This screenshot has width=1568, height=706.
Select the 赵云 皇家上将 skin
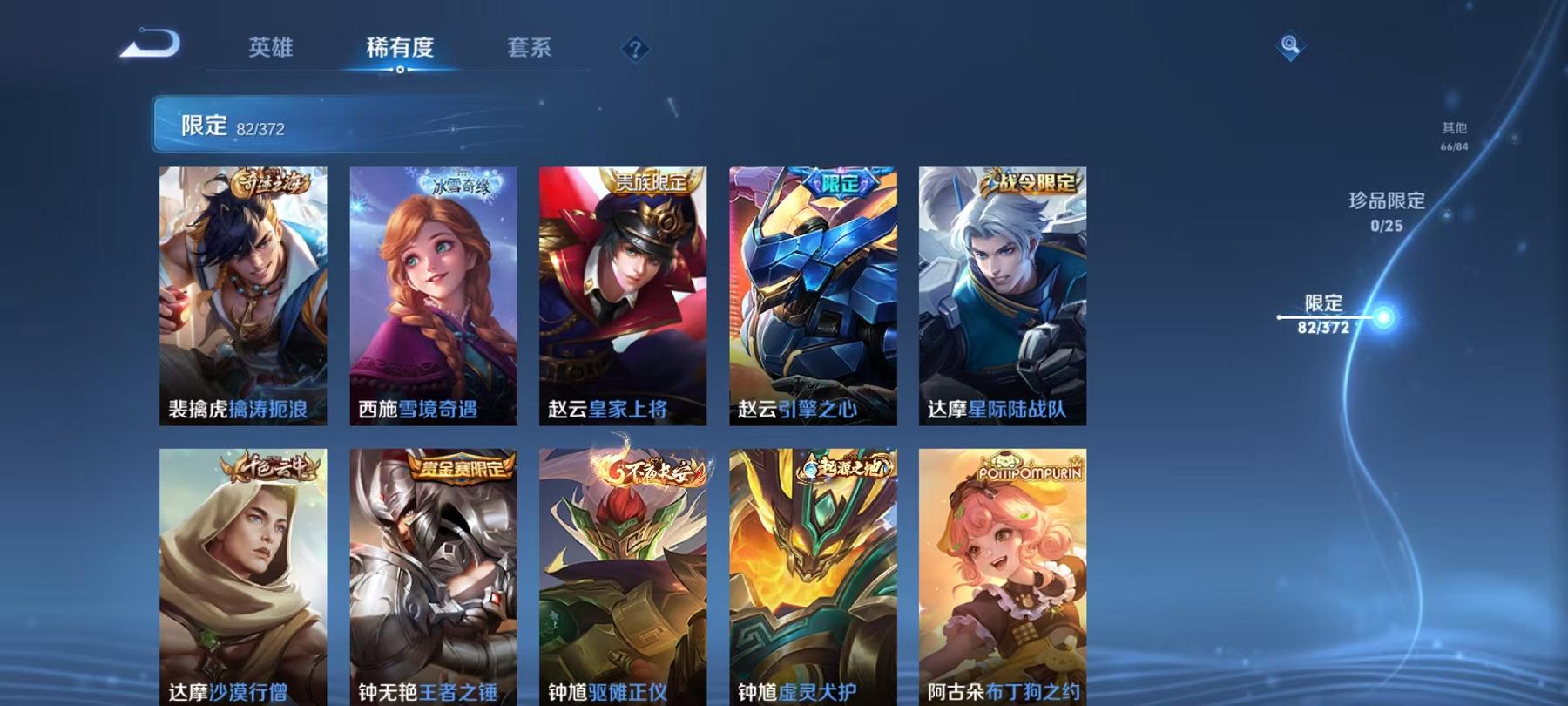pyautogui.click(x=625, y=296)
